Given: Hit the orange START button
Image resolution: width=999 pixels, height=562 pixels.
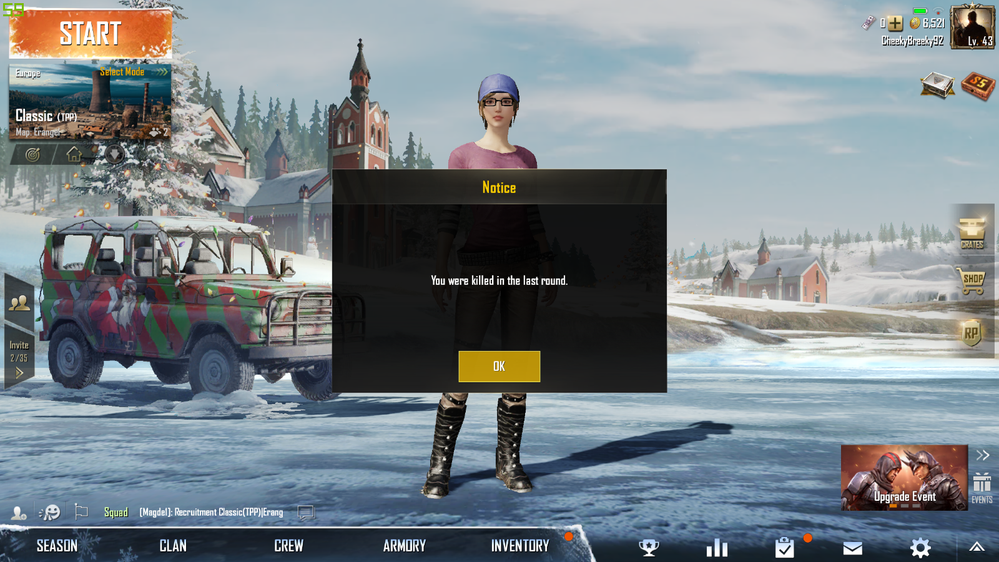Looking at the screenshot, I should click(x=90, y=33).
